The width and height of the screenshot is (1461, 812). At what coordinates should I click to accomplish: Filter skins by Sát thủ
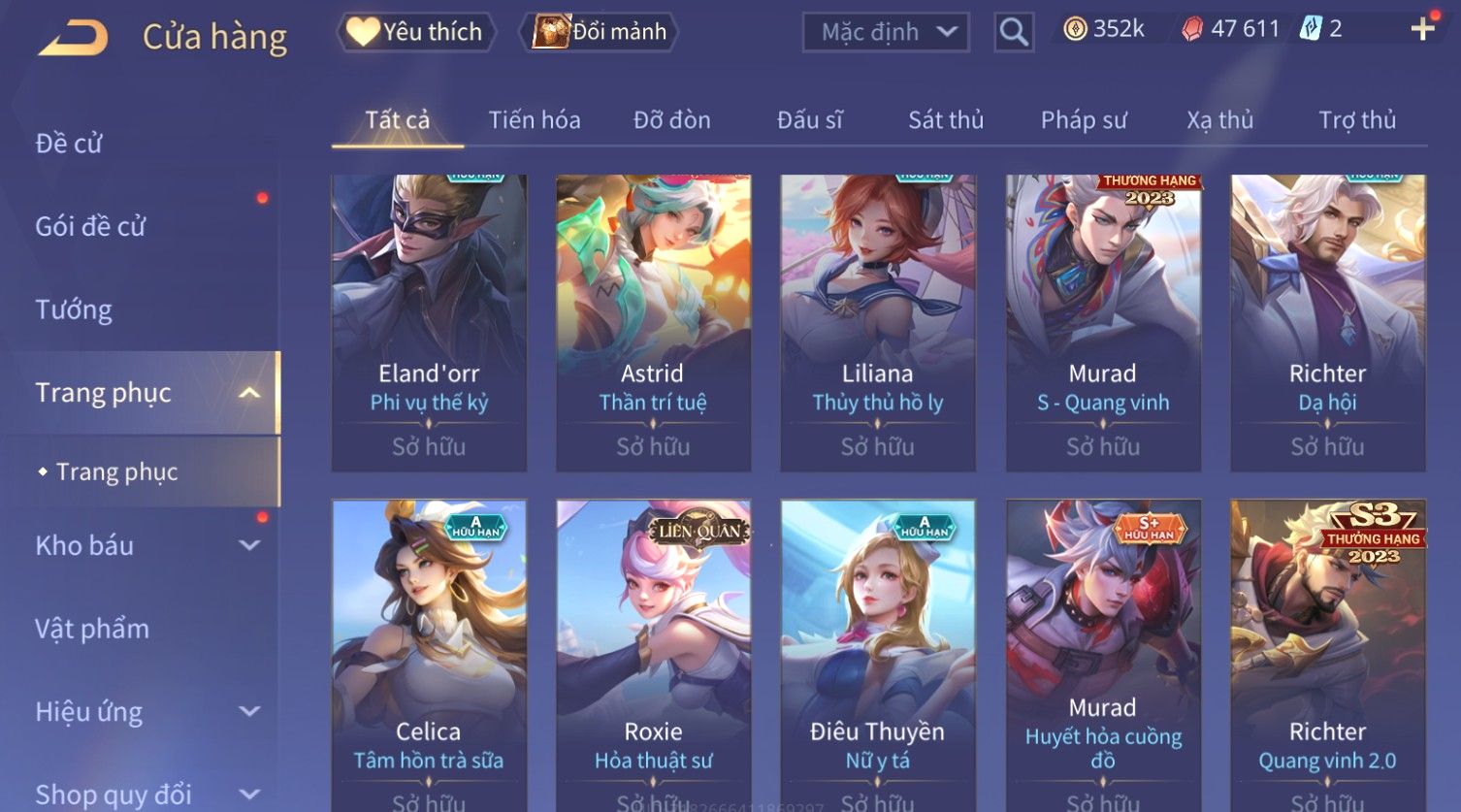click(946, 119)
